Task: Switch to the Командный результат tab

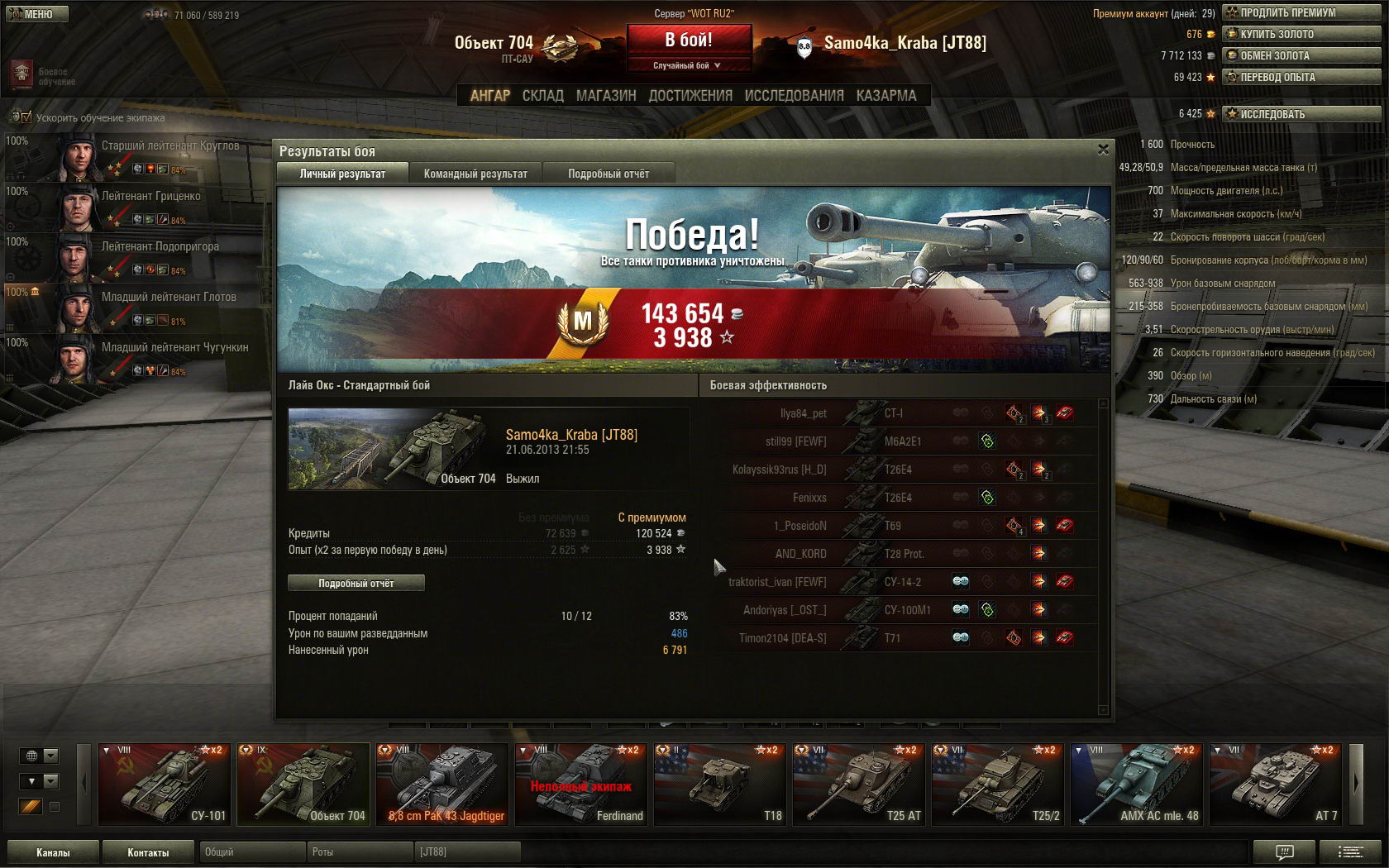Action: tap(475, 174)
